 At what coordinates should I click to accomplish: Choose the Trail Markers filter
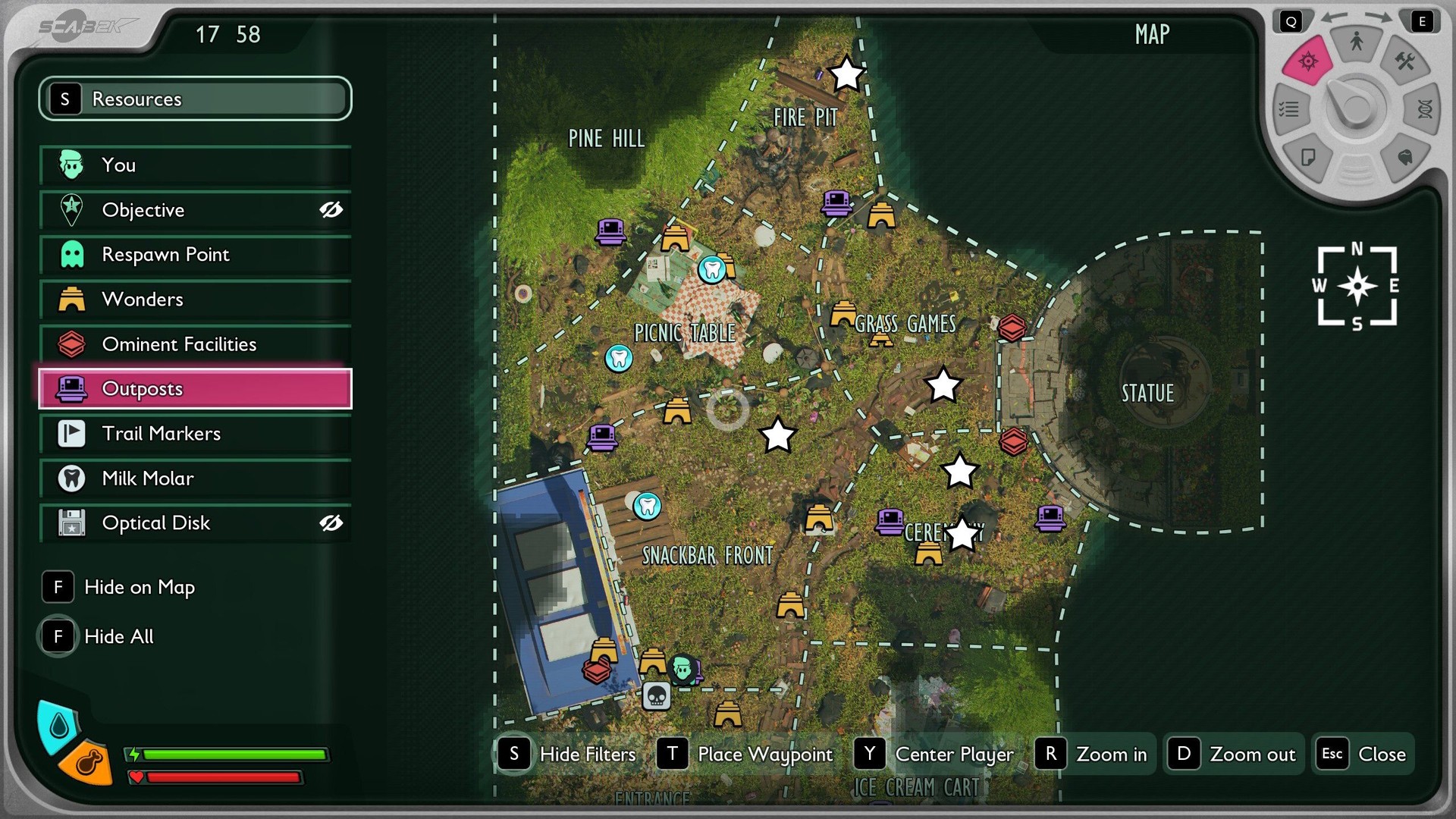195,434
